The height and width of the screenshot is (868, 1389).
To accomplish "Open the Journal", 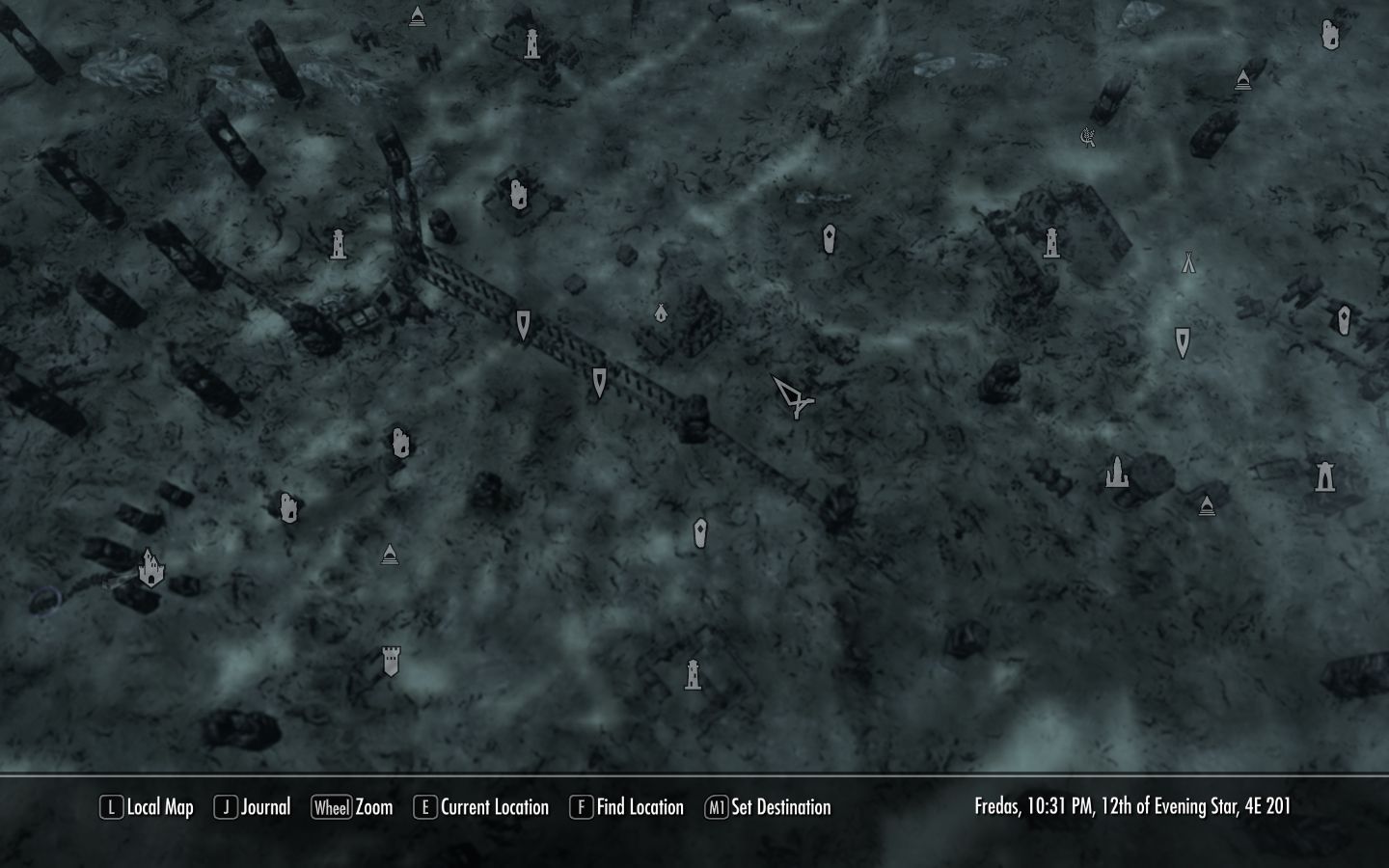I will pos(253,807).
